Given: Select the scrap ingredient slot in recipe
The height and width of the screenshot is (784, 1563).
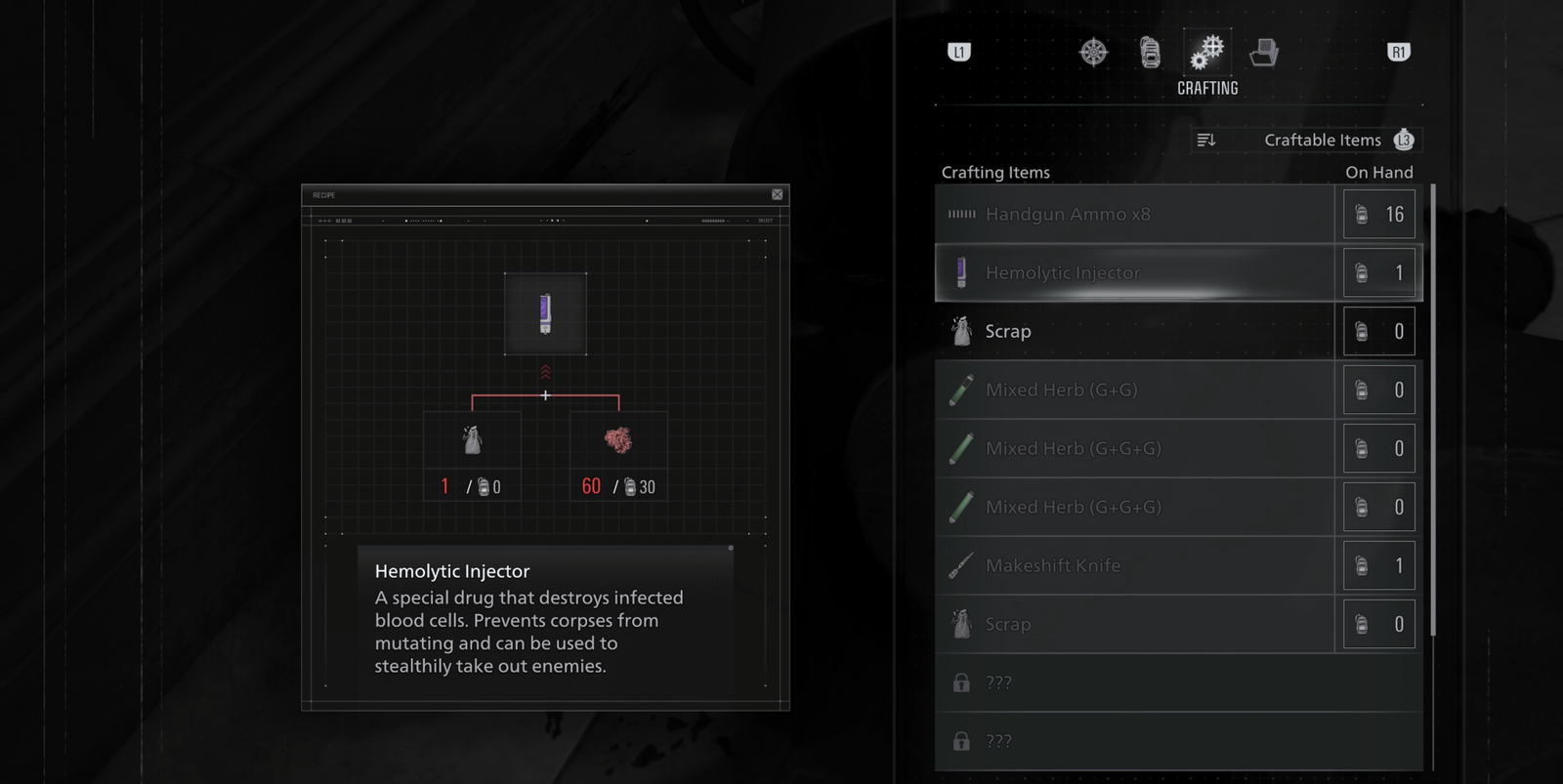Looking at the screenshot, I should (x=472, y=441).
